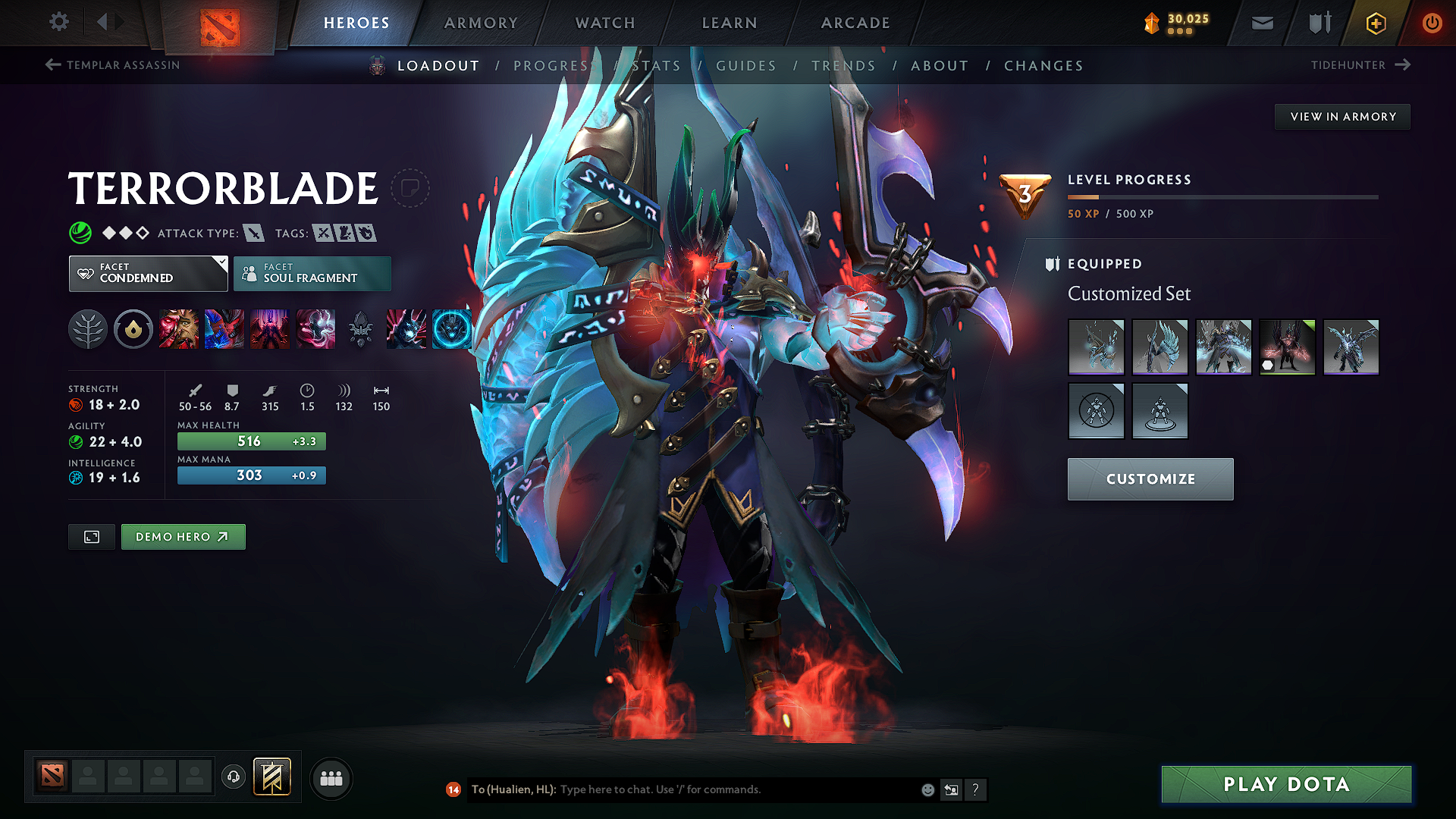
Task: Switch to the Armory tab
Action: pyautogui.click(x=481, y=23)
